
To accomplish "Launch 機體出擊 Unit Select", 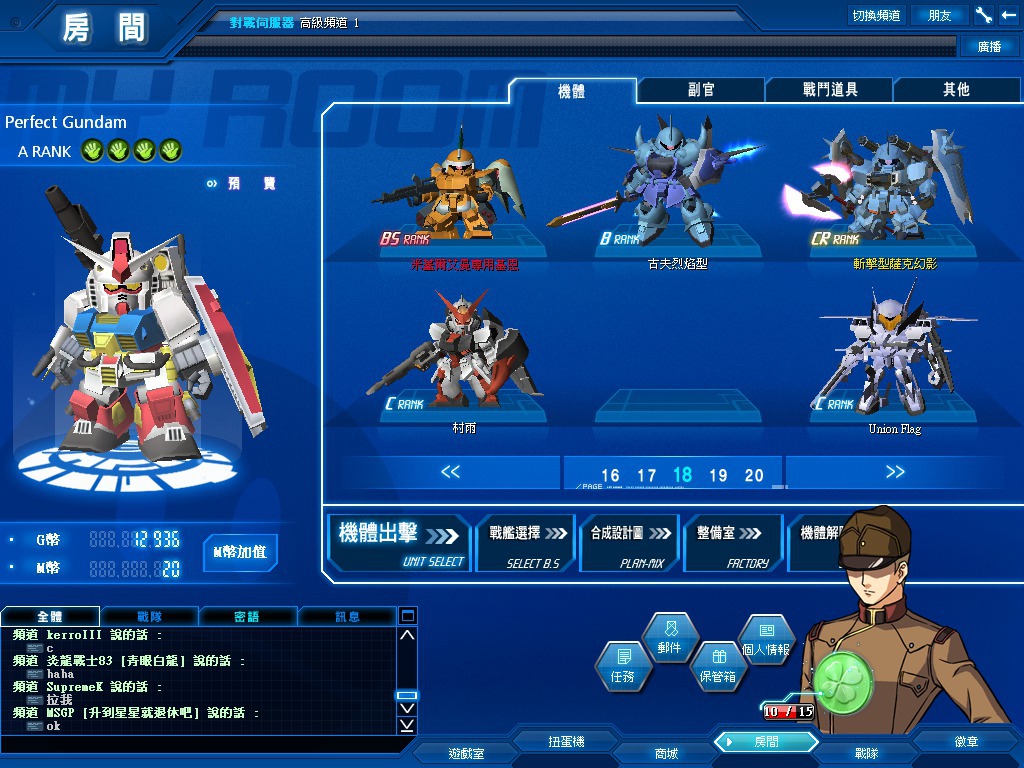I will [x=400, y=543].
